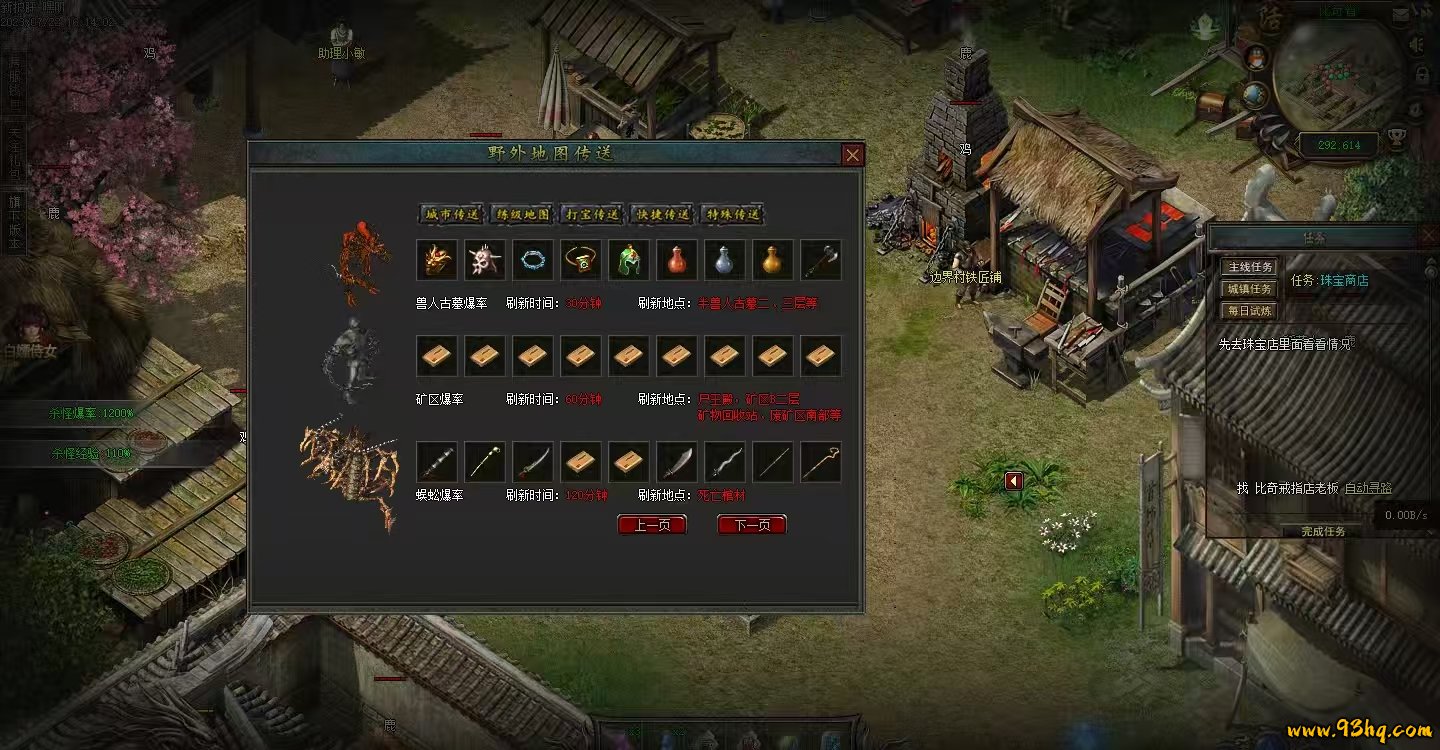This screenshot has height=750, width=1440.
Task: Open the 每日试炼 quest tab
Action: pos(1249,311)
